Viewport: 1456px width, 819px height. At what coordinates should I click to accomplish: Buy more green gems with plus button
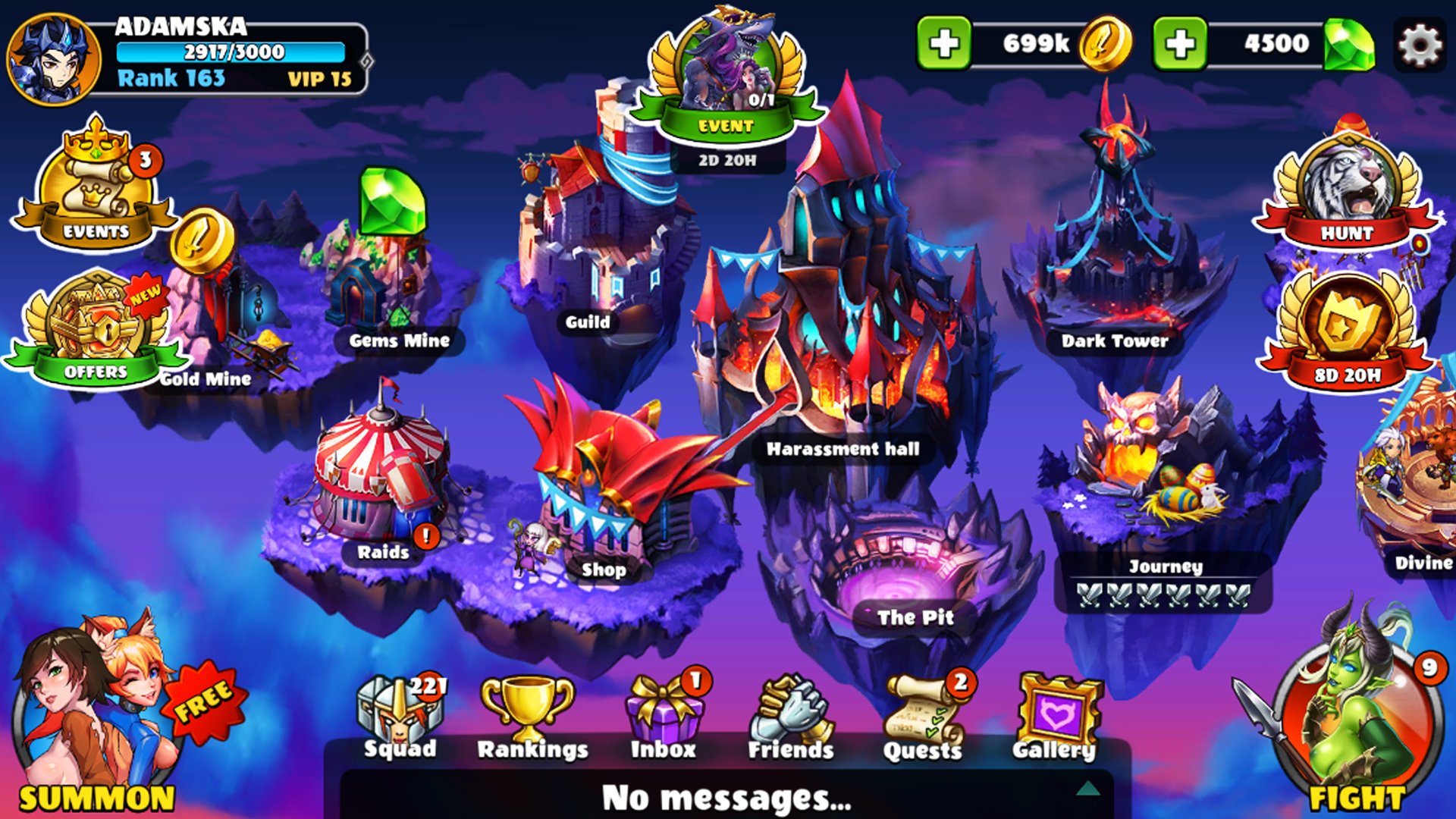coord(1179,44)
